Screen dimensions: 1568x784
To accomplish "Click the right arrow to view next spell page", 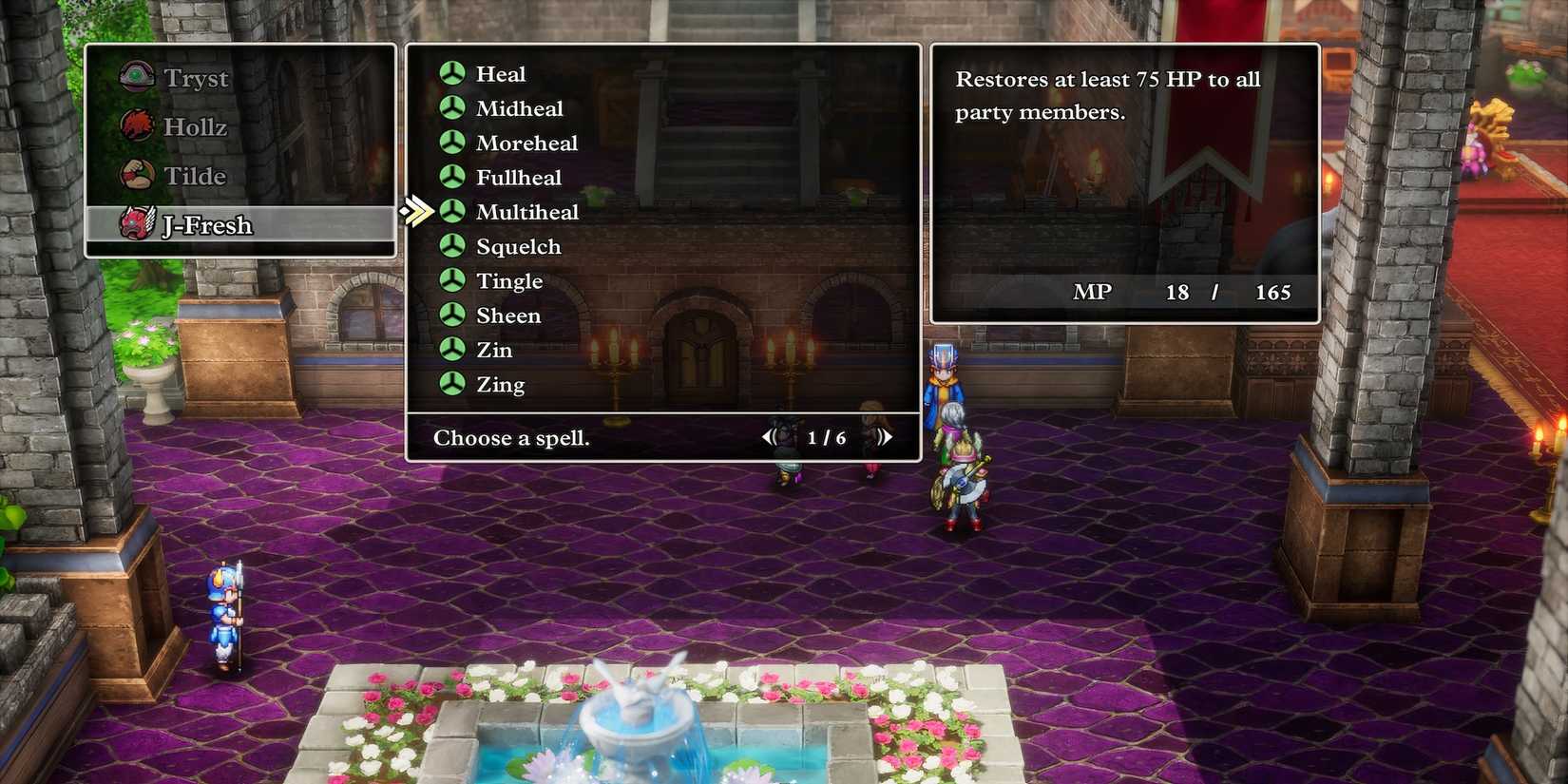I will 886,436.
